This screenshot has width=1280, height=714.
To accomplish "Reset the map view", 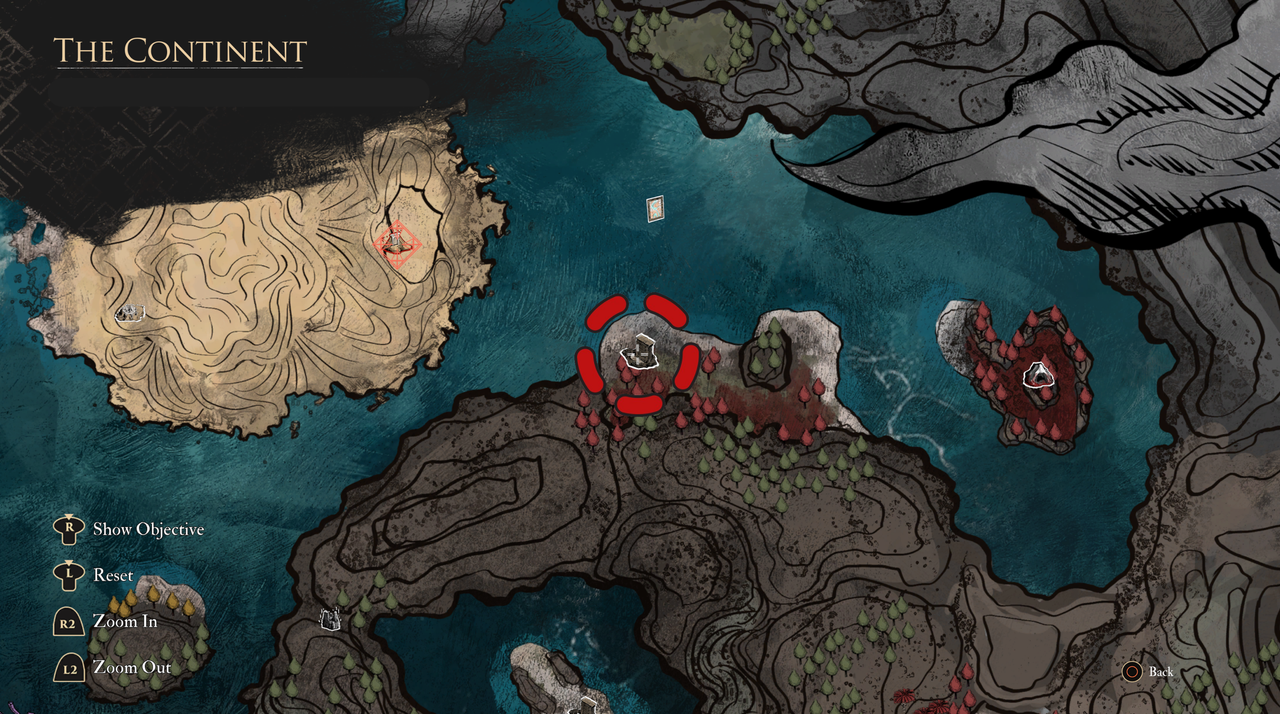I will pos(112,575).
